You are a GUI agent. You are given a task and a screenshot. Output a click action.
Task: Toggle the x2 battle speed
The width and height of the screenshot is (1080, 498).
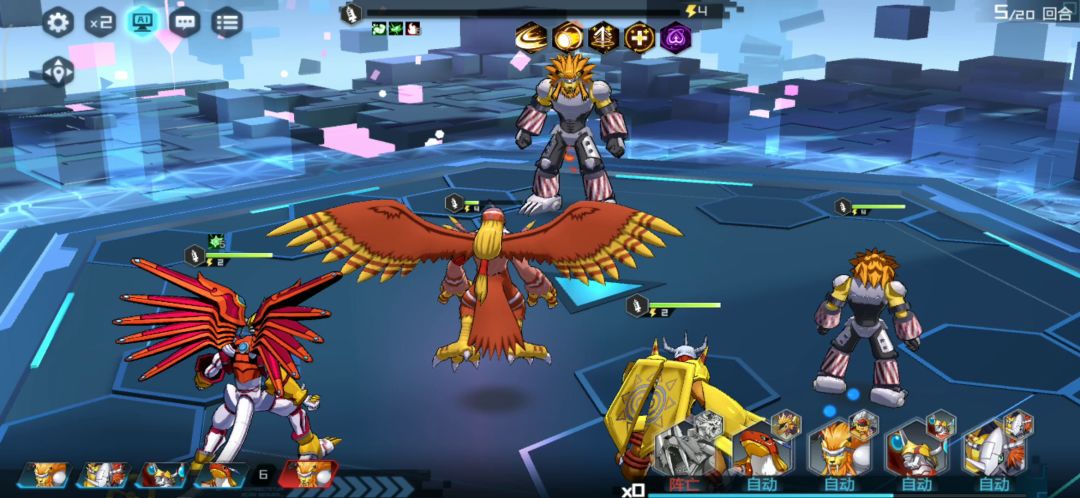point(100,22)
